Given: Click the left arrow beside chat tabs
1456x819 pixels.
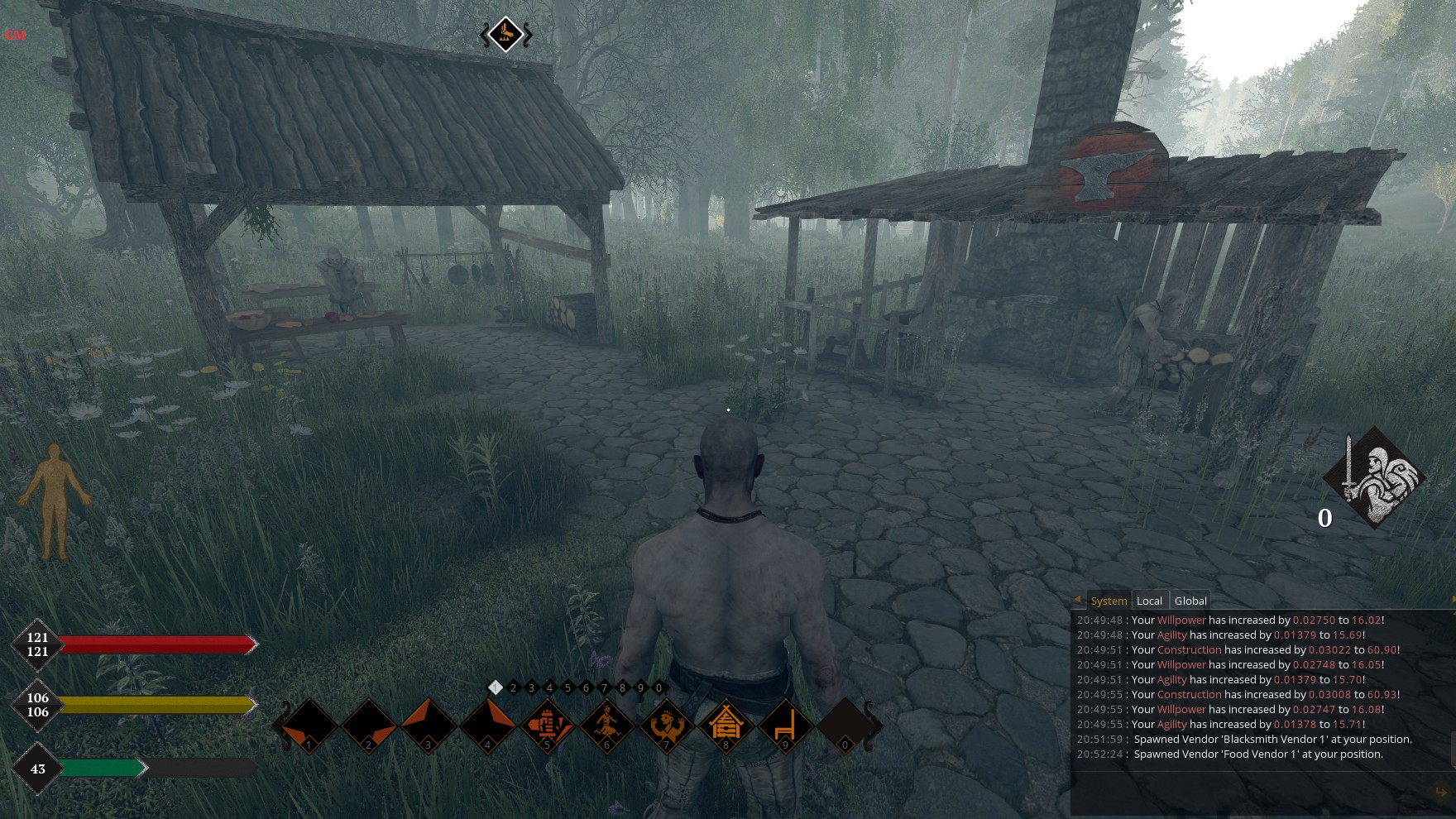Looking at the screenshot, I should 1078,600.
